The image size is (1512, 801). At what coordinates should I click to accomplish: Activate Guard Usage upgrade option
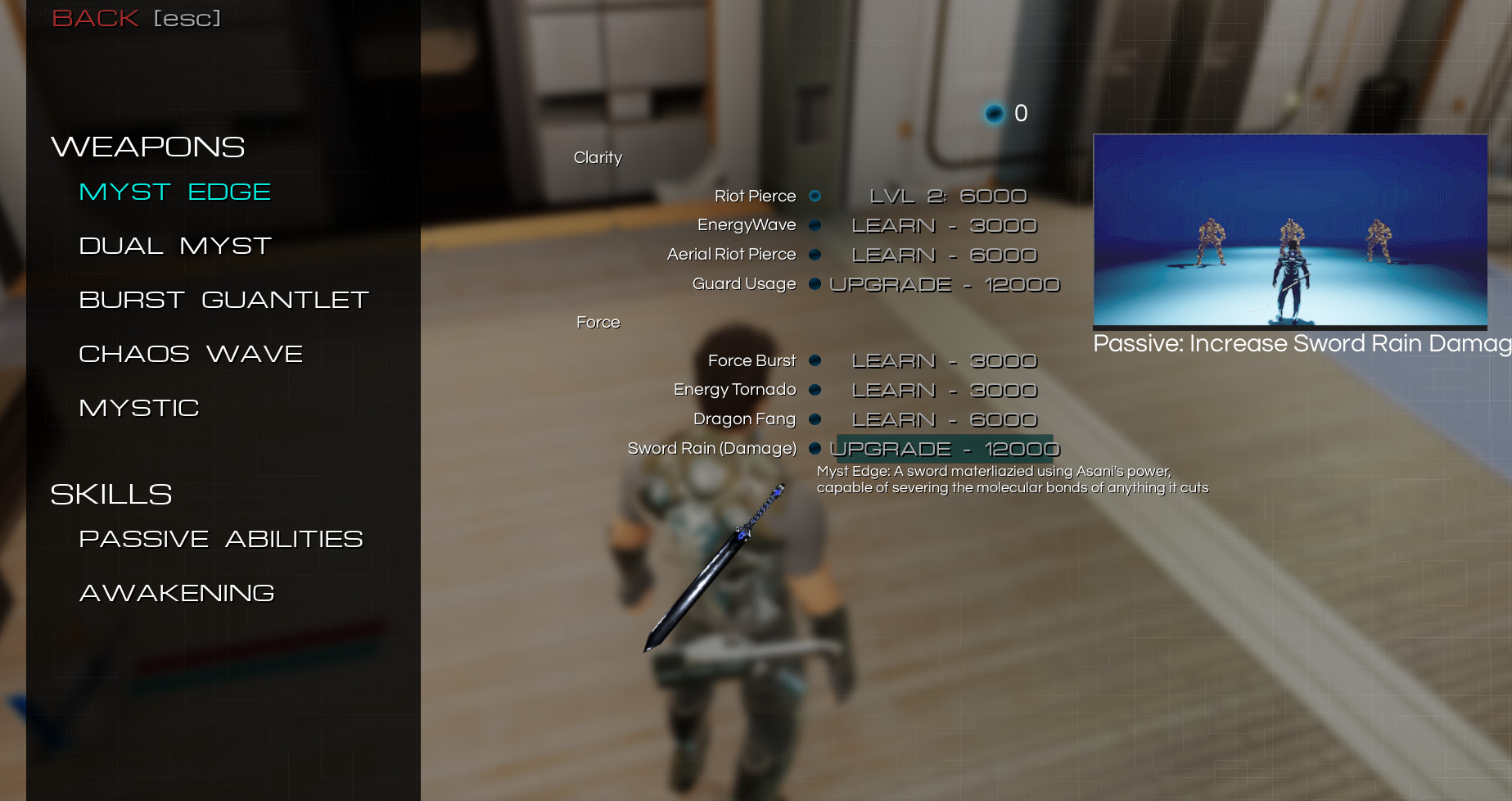944,284
